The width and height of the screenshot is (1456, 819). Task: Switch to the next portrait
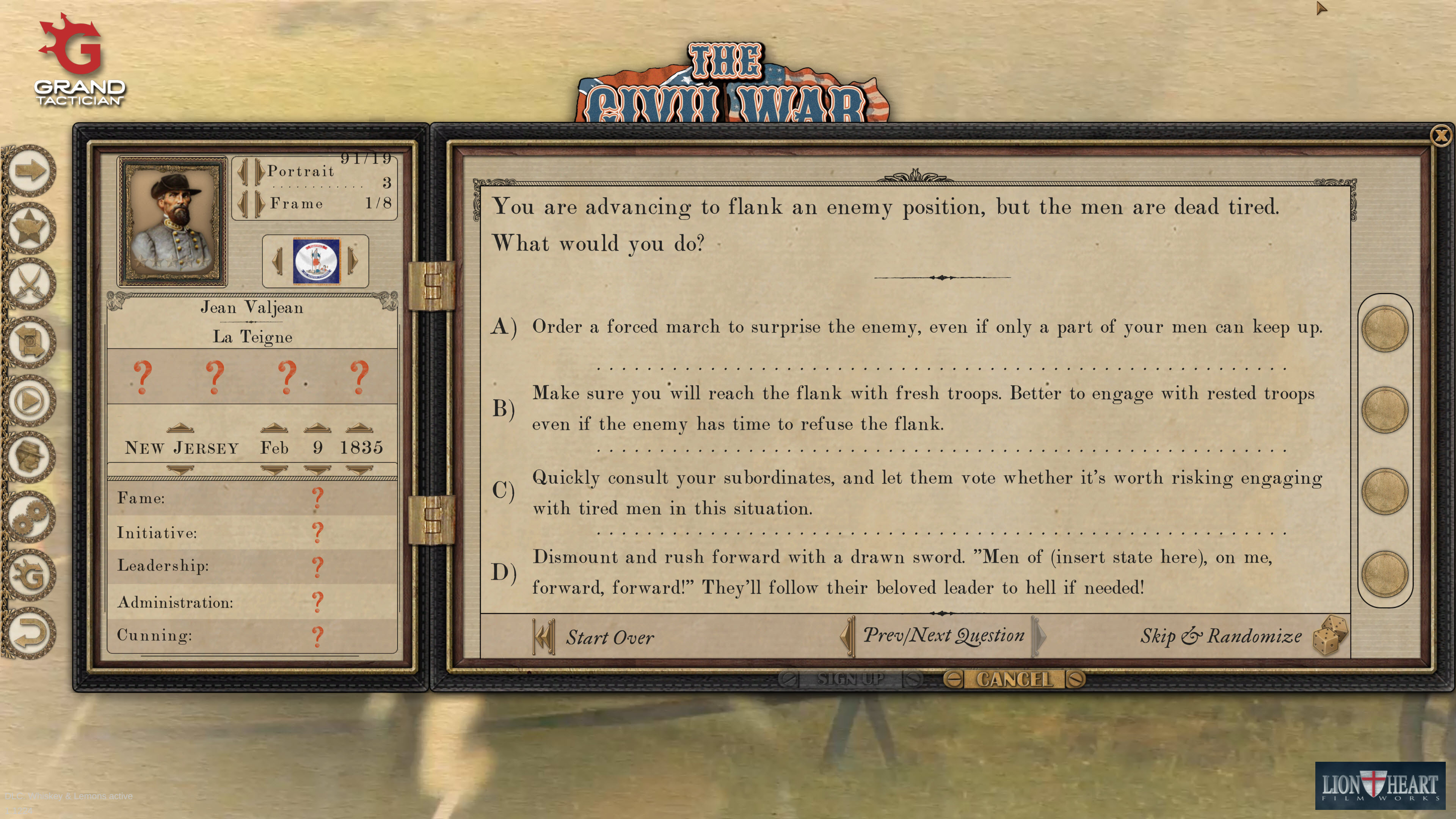coord(259,171)
